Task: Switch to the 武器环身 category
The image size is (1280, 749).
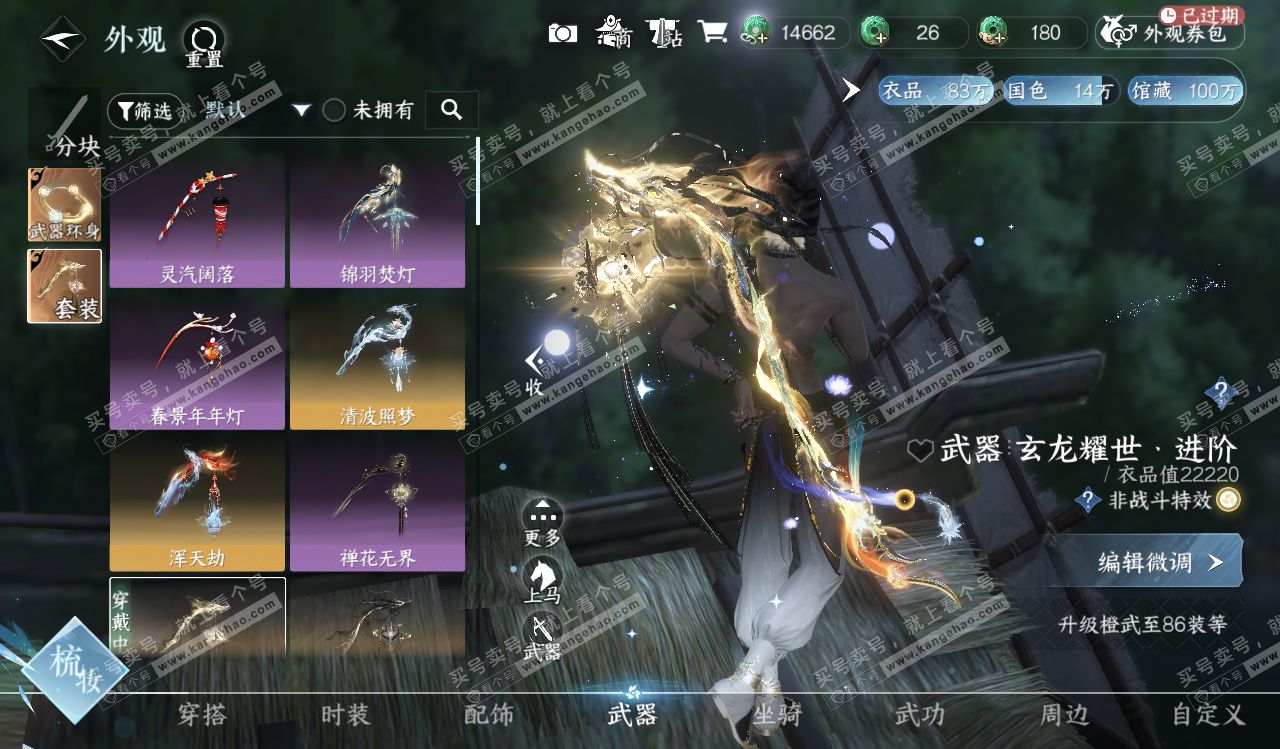Action: point(64,205)
